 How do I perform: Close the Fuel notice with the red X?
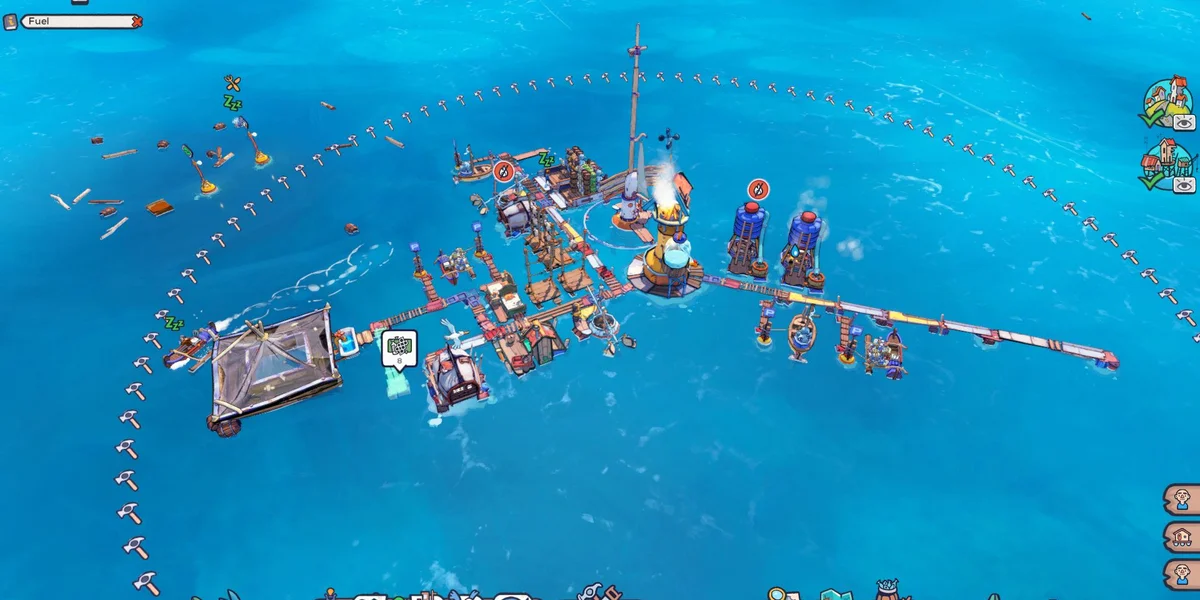point(137,21)
